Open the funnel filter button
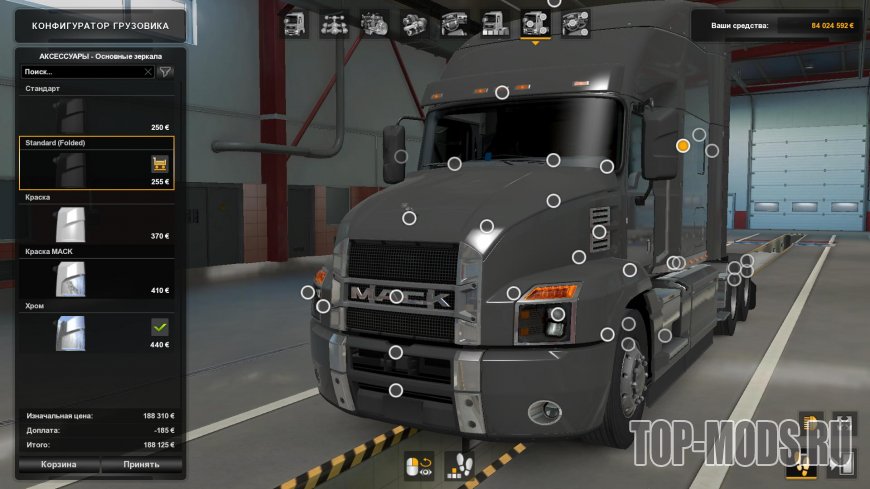The image size is (870, 489). click(x=166, y=72)
